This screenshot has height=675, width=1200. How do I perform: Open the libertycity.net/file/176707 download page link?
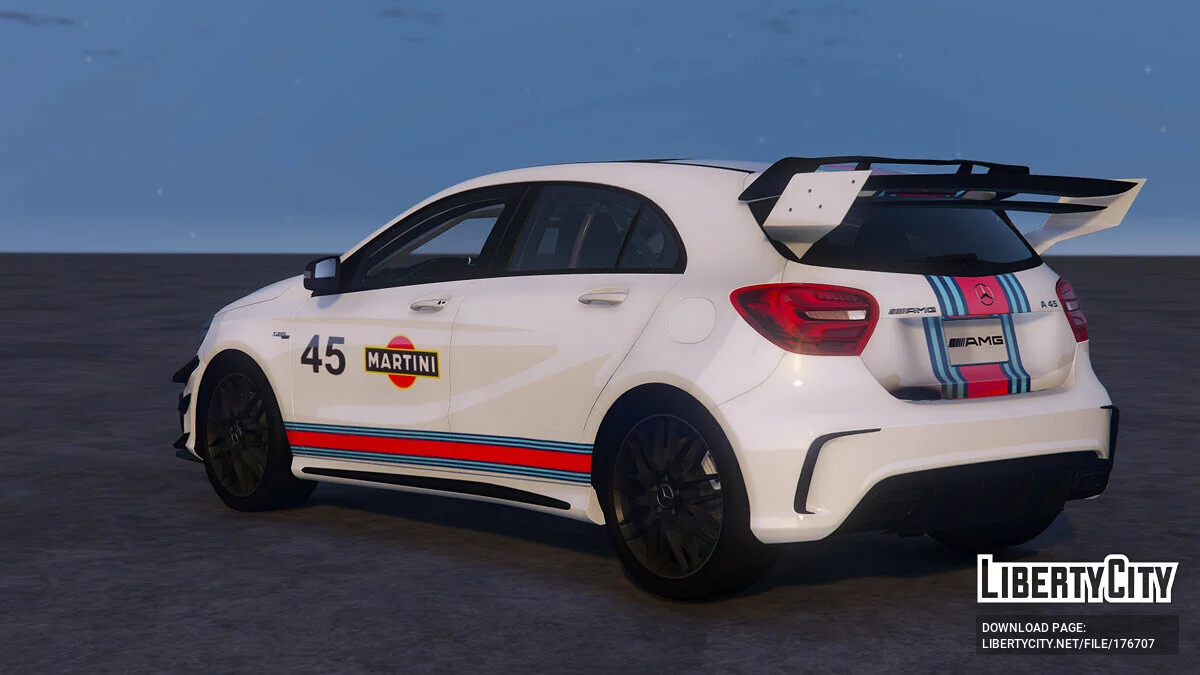[x=1068, y=643]
